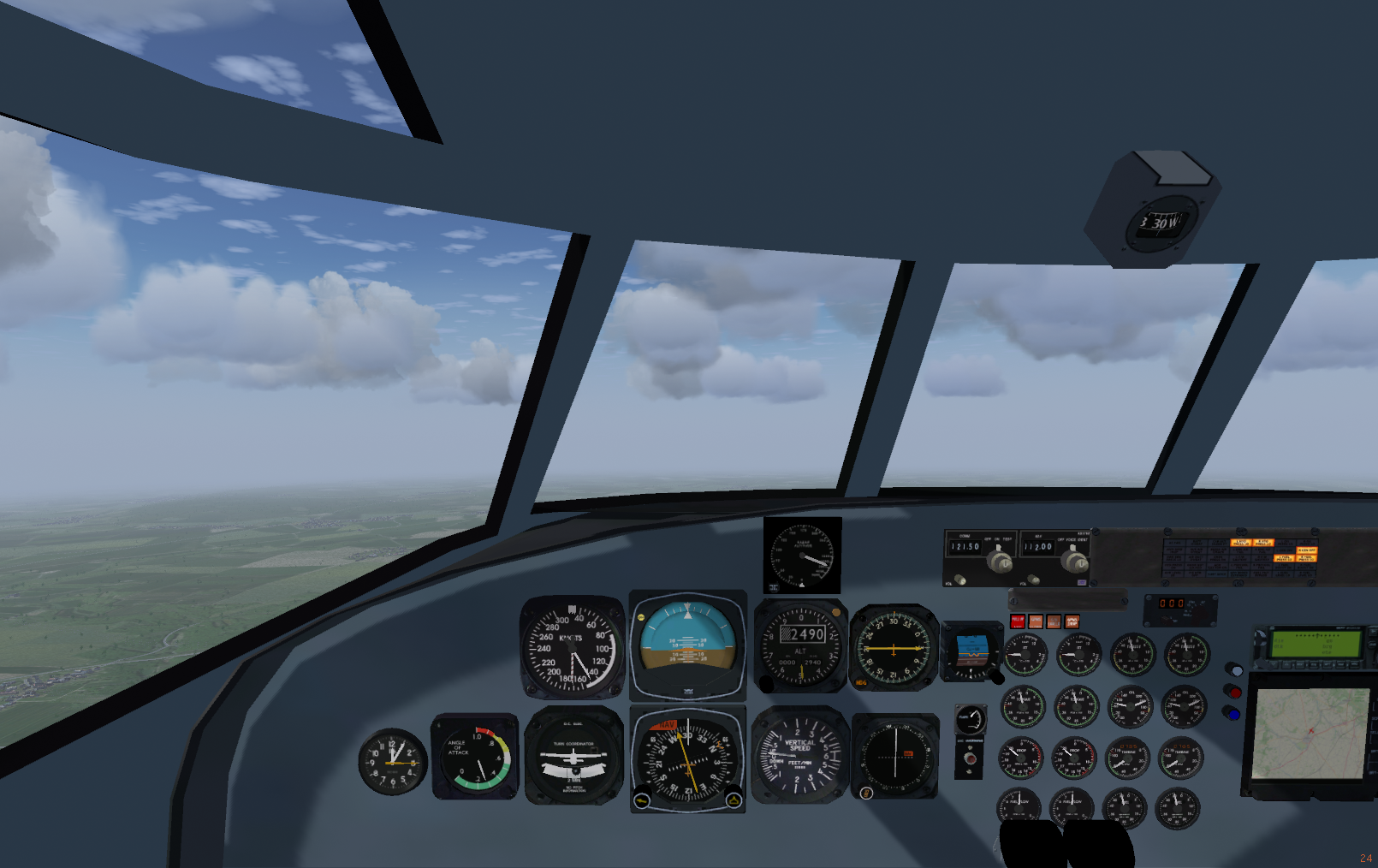The height and width of the screenshot is (868, 1378).
Task: Turn the COMM radio frequency knob
Action: tap(998, 562)
